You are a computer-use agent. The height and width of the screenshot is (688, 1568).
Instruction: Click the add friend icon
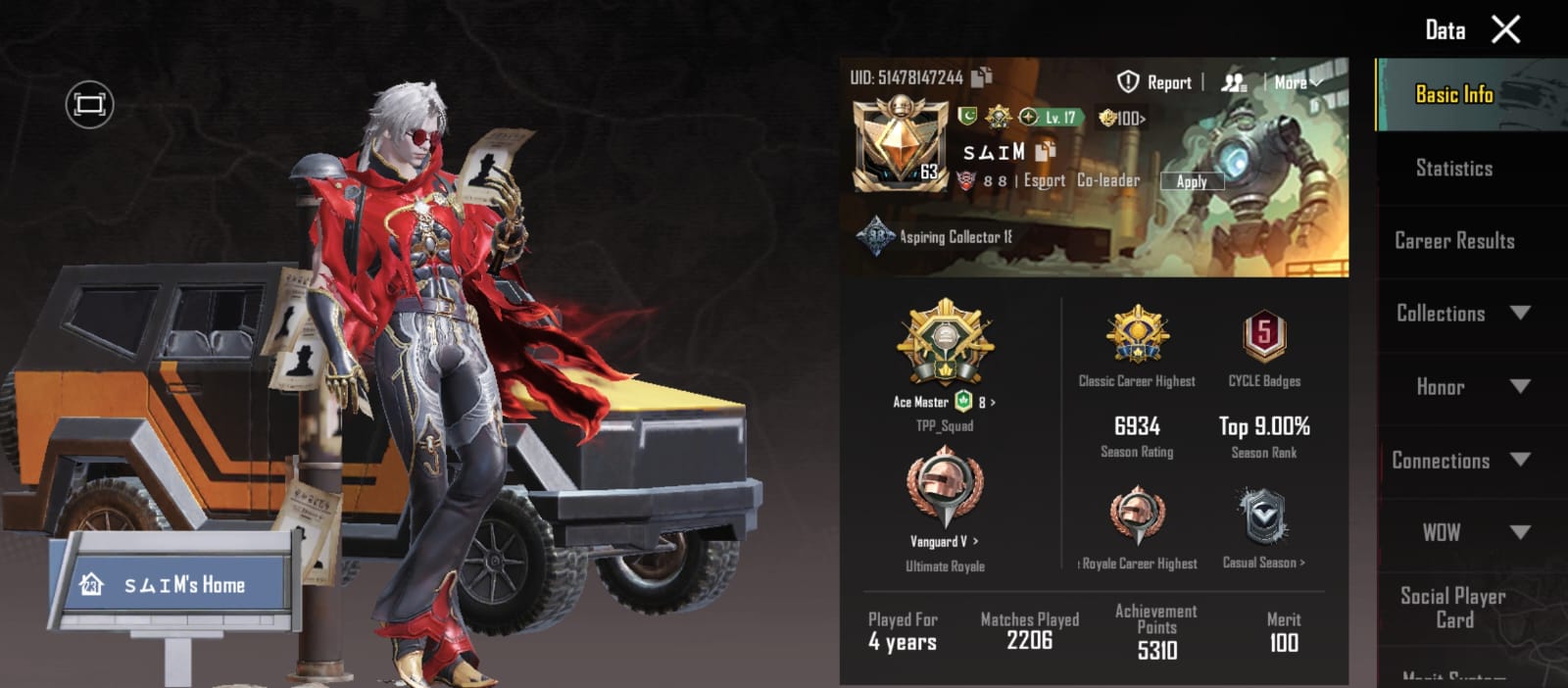pos(1234,82)
